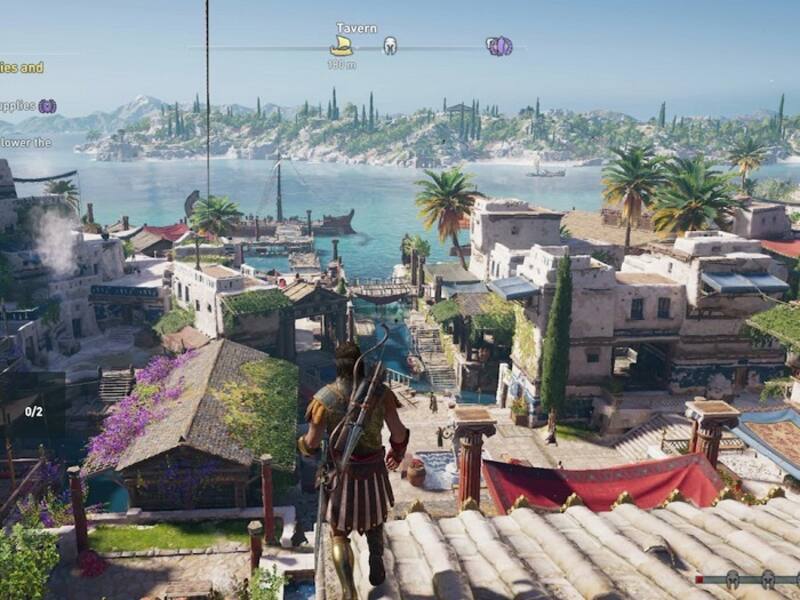
Task: Open the quest objective ending in "lower the"
Action: (x=26, y=142)
